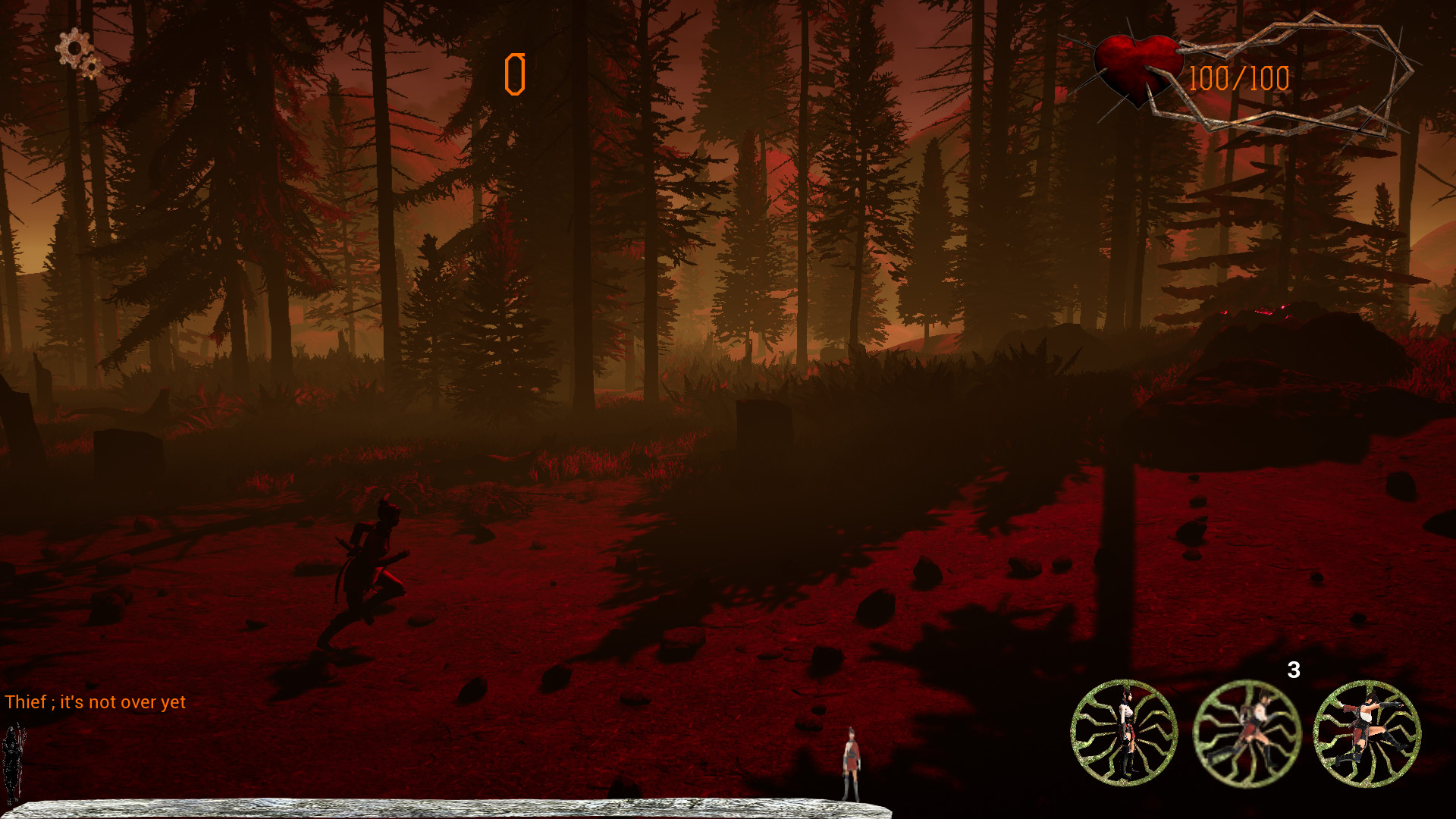1456x819 pixels.
Task: Open the score counter at top center
Action: [x=516, y=72]
